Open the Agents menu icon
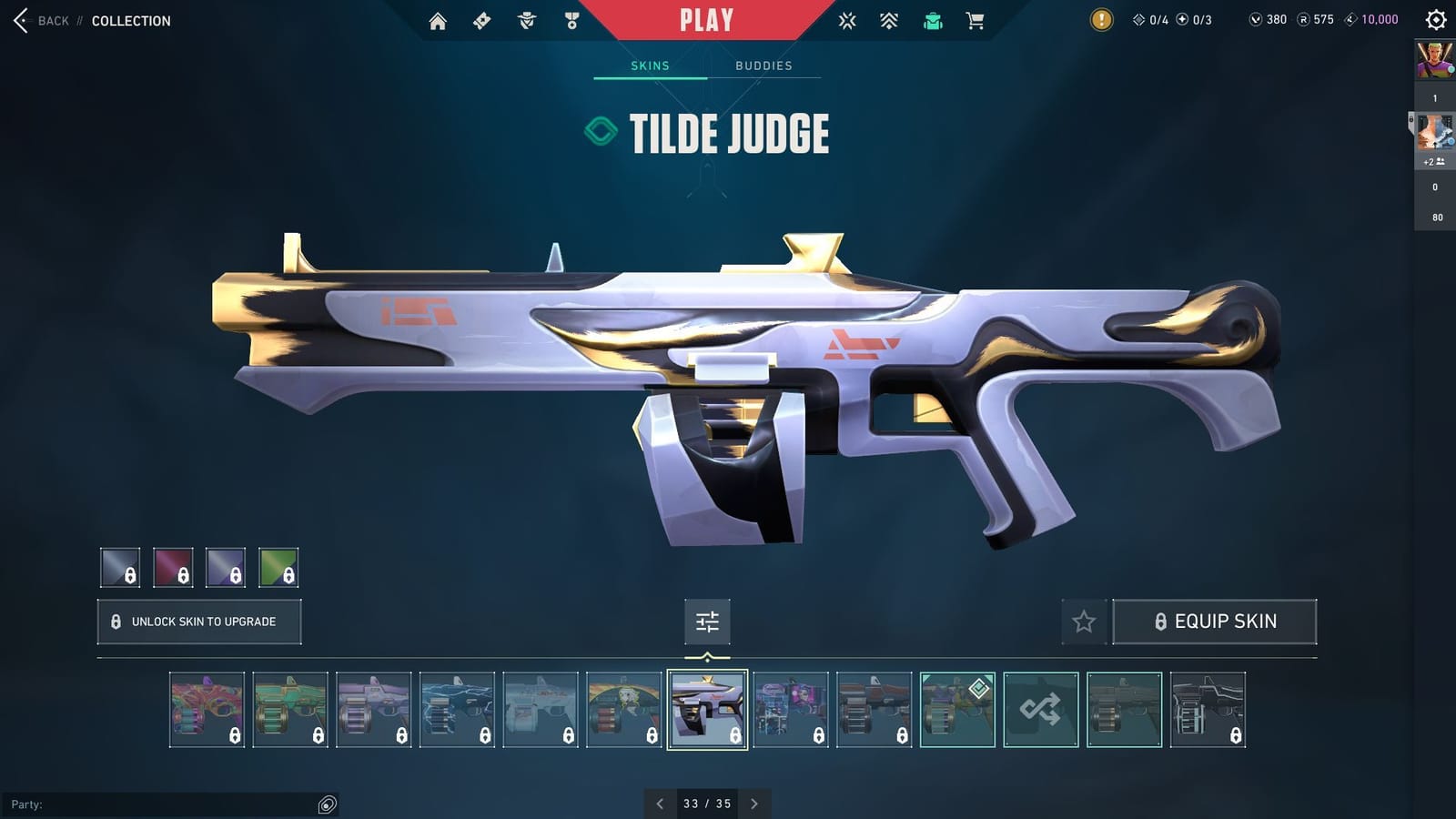The width and height of the screenshot is (1456, 819). [526, 20]
